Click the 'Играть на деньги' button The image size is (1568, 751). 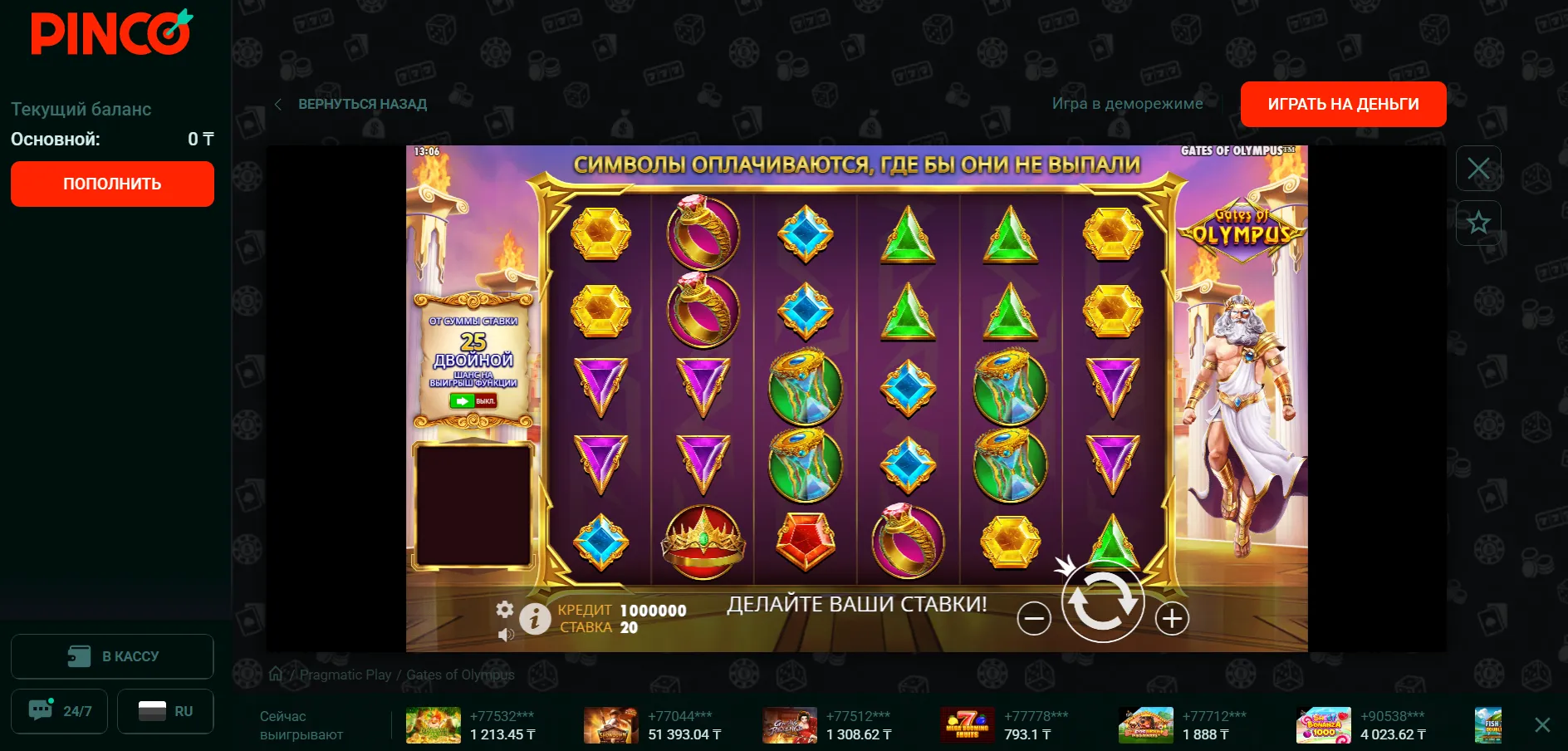1343,104
